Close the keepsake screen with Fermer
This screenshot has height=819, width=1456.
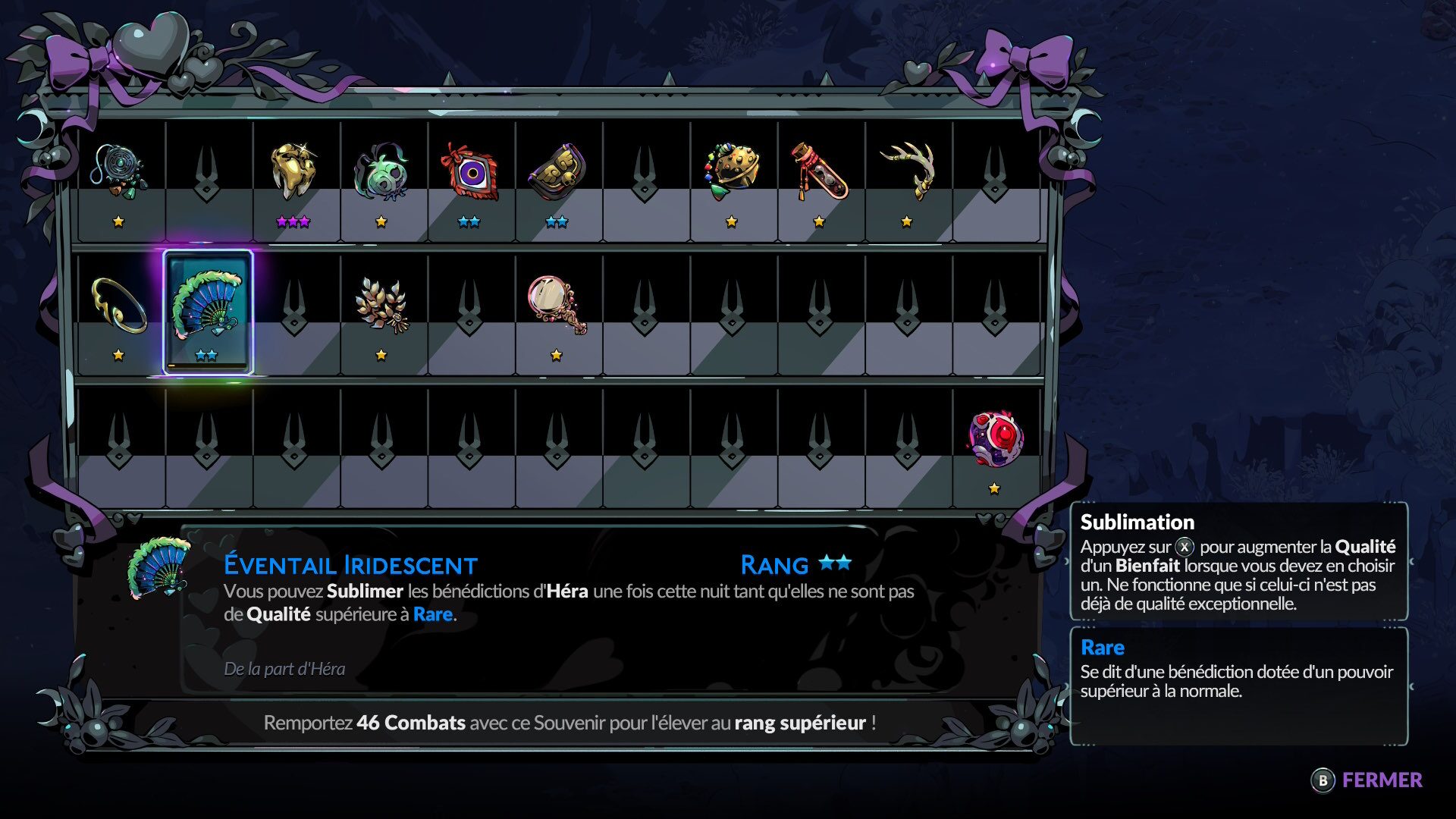[x=1367, y=780]
